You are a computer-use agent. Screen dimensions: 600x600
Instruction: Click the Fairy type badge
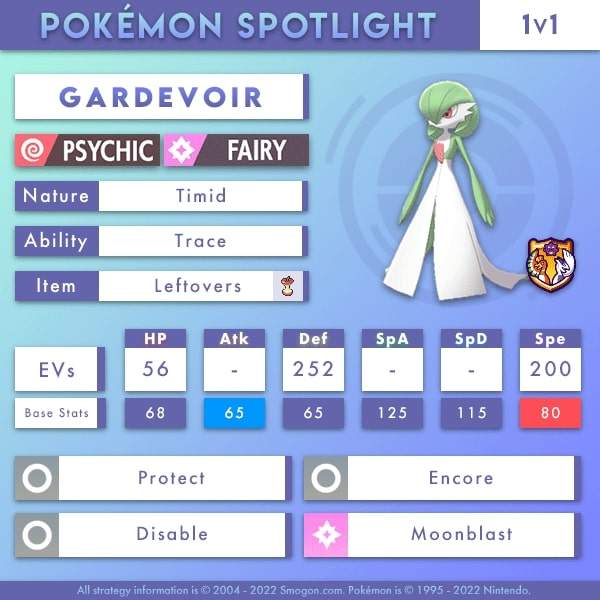[x=237, y=151]
